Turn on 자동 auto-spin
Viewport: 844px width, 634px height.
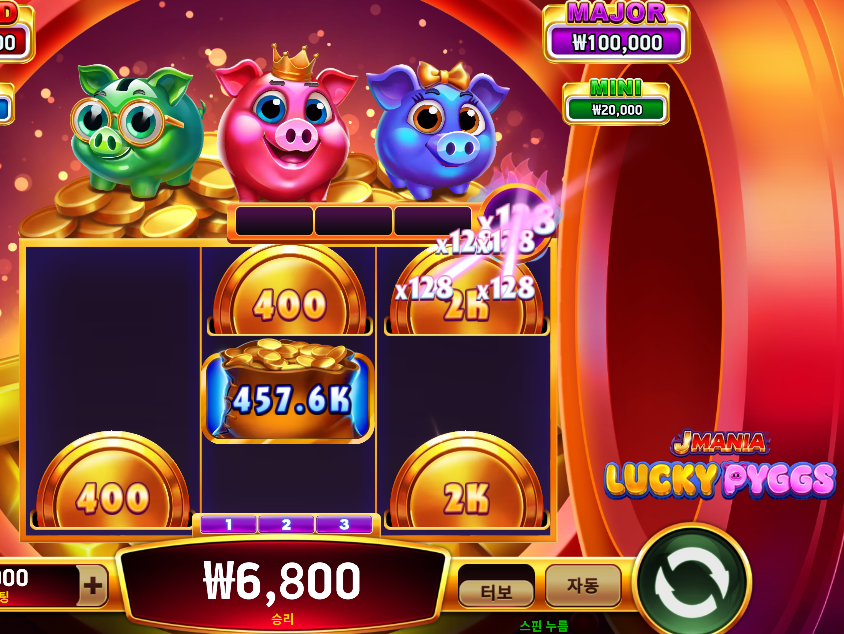point(582,585)
